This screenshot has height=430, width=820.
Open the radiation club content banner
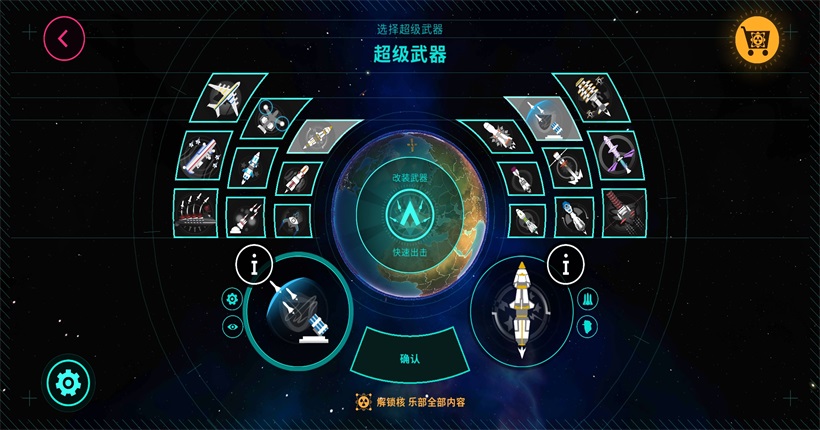coord(410,402)
